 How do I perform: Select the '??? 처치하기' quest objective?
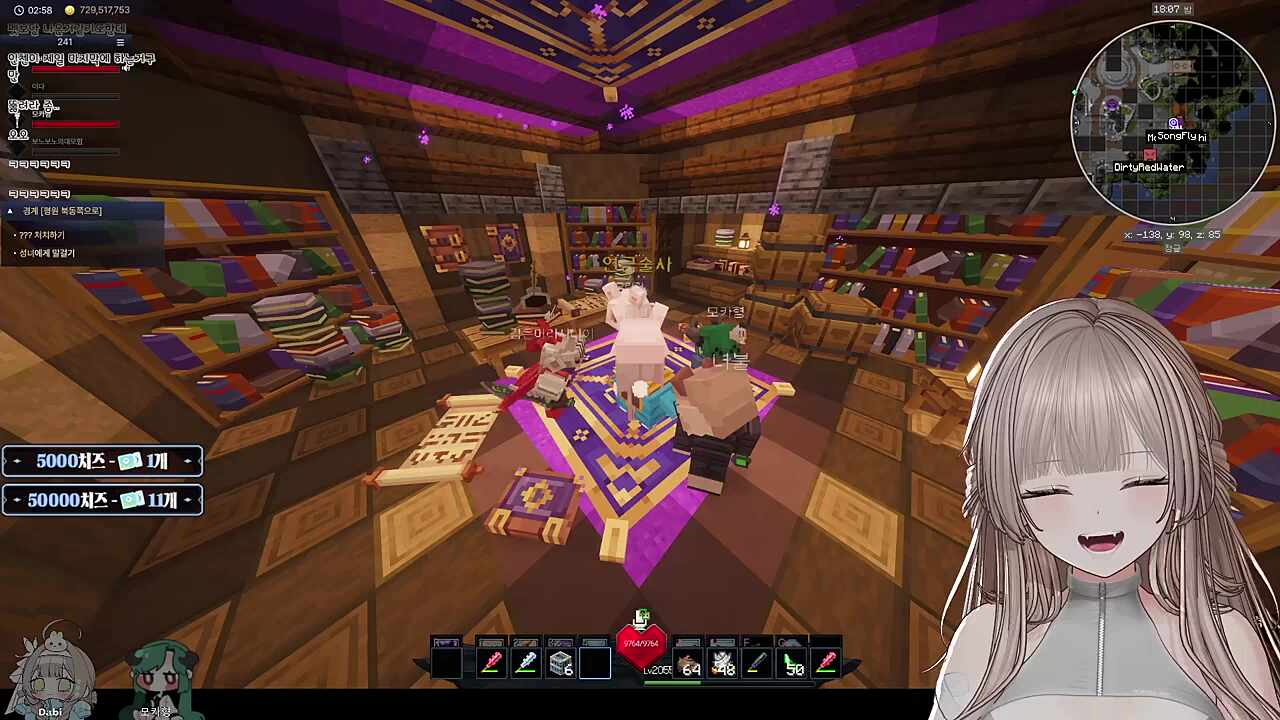click(41, 235)
